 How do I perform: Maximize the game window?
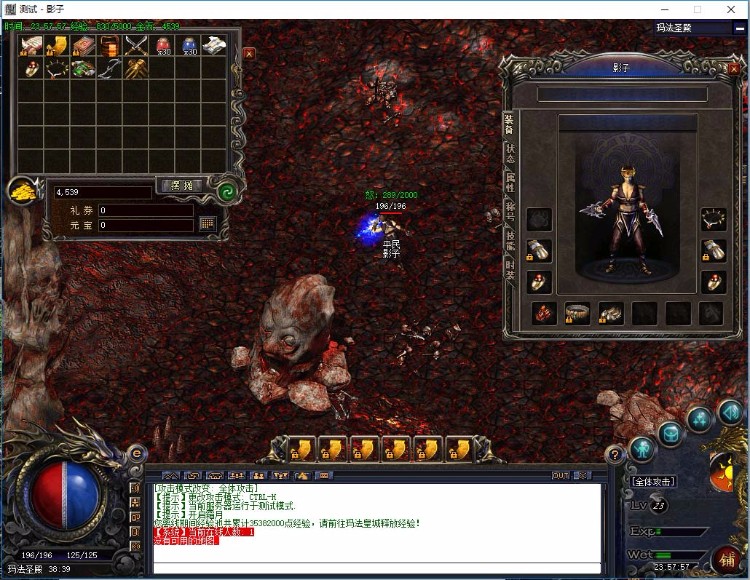click(x=697, y=9)
